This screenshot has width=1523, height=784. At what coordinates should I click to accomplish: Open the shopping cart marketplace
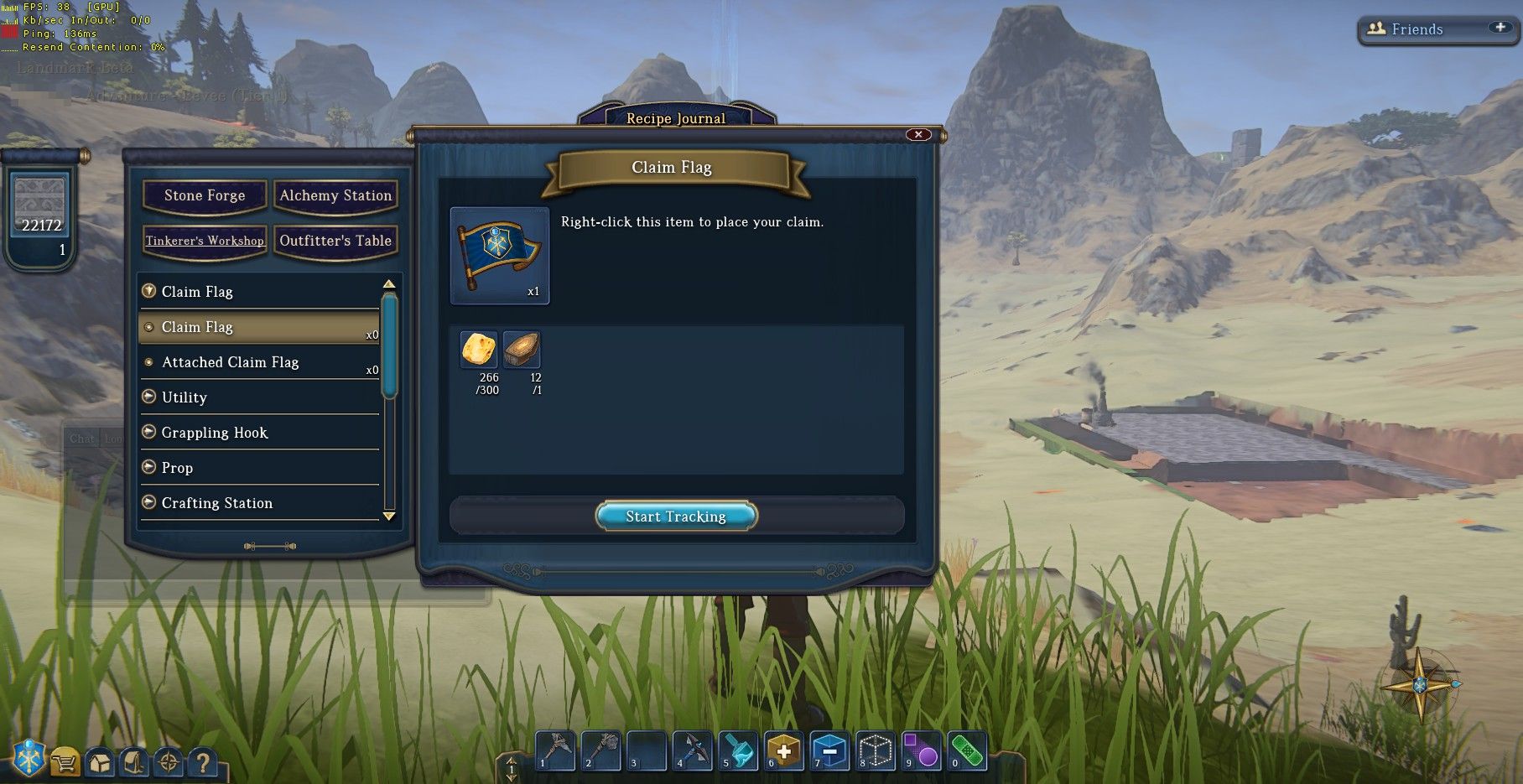65,762
